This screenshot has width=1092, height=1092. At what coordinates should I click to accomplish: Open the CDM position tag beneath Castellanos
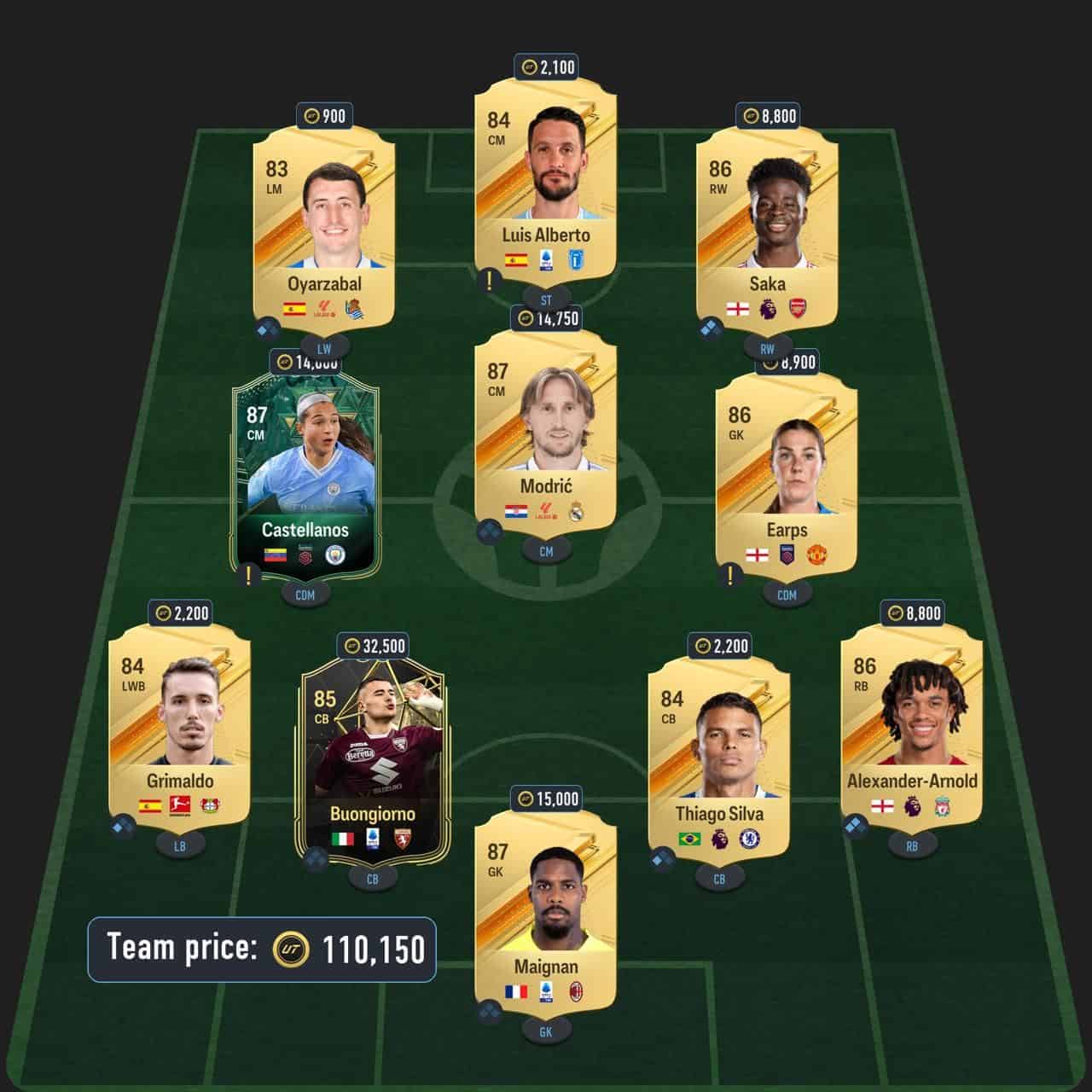[305, 595]
